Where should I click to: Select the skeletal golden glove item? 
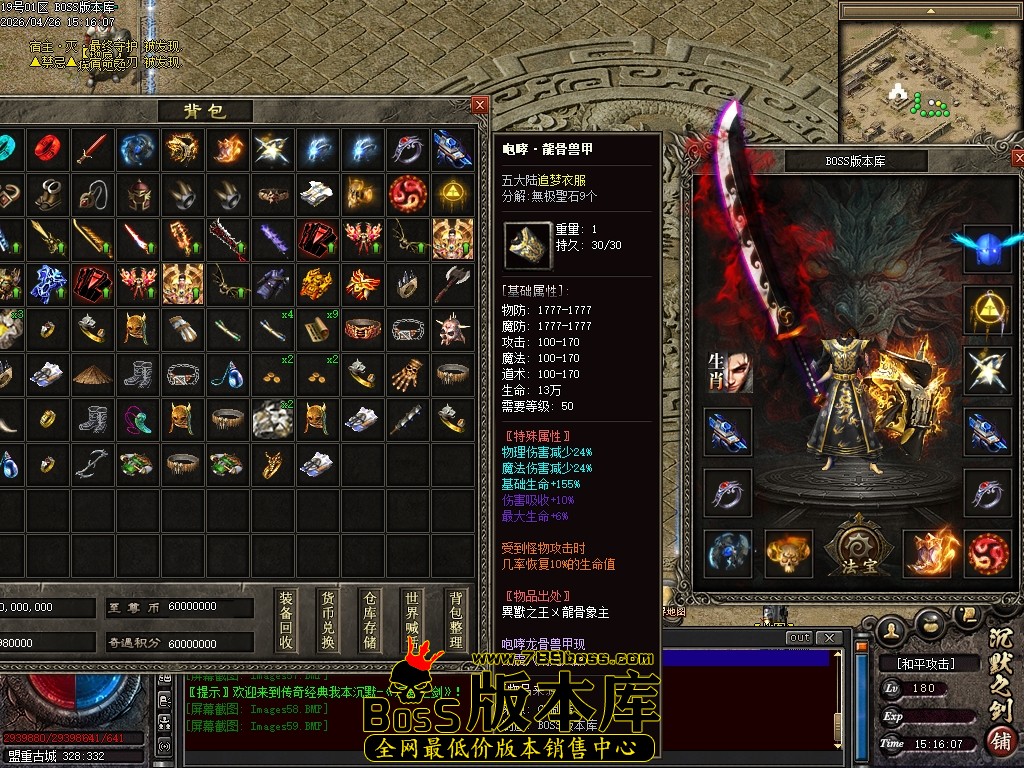(x=407, y=374)
